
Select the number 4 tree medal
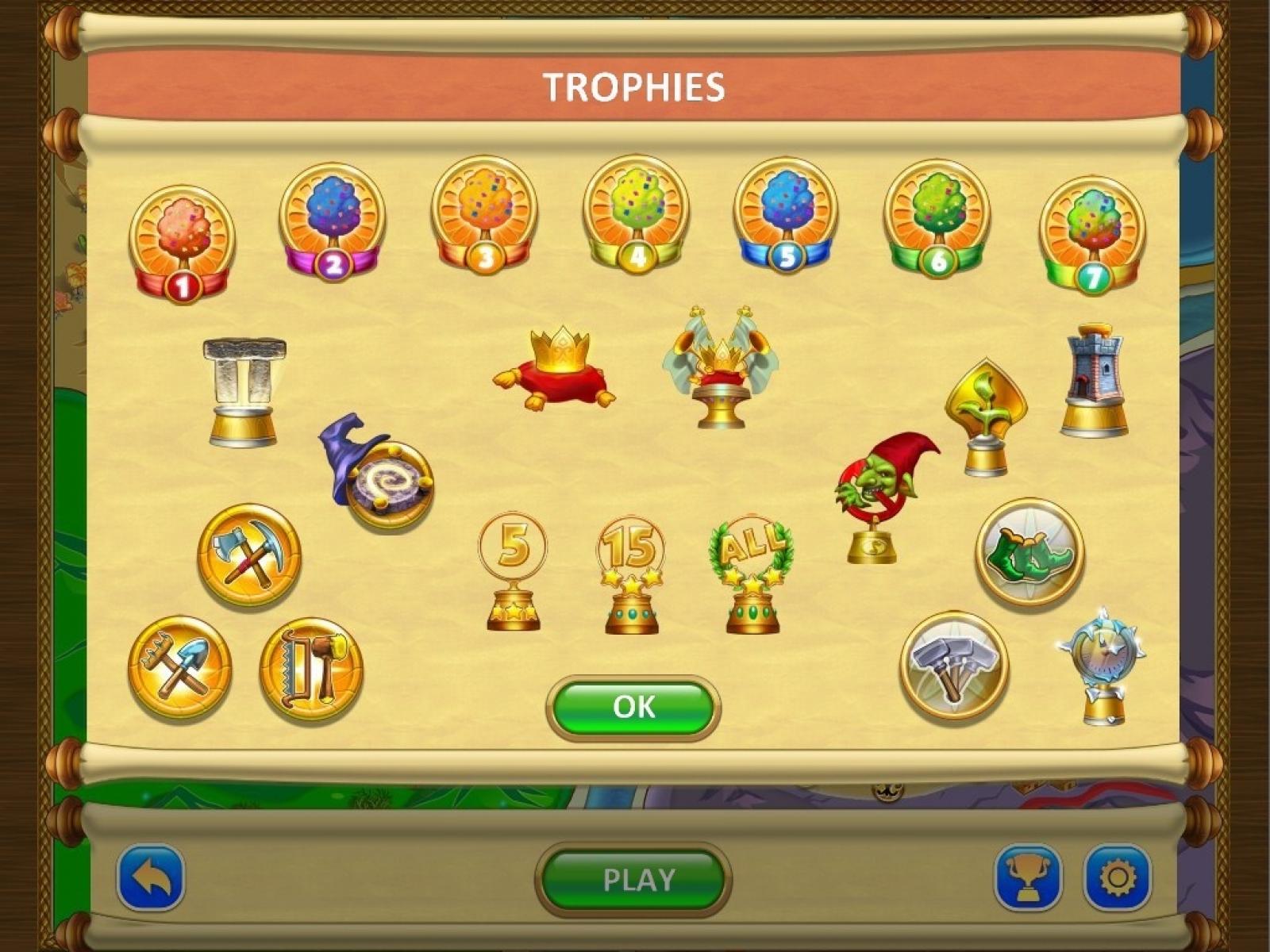click(635, 214)
